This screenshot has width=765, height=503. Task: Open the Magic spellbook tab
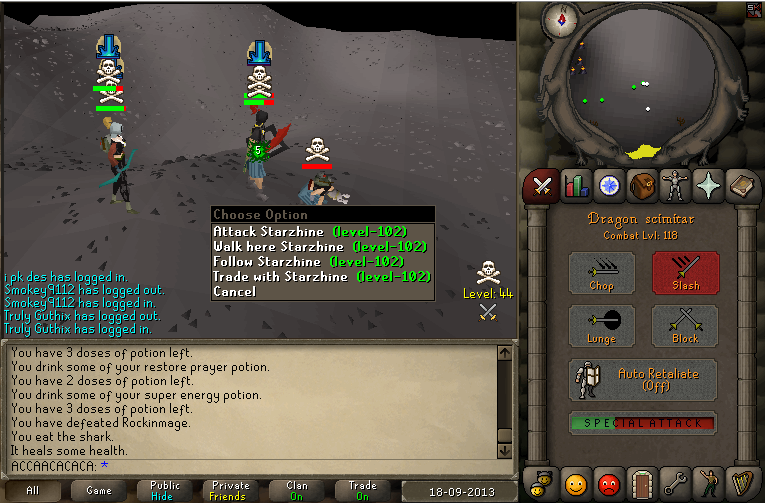(740, 185)
